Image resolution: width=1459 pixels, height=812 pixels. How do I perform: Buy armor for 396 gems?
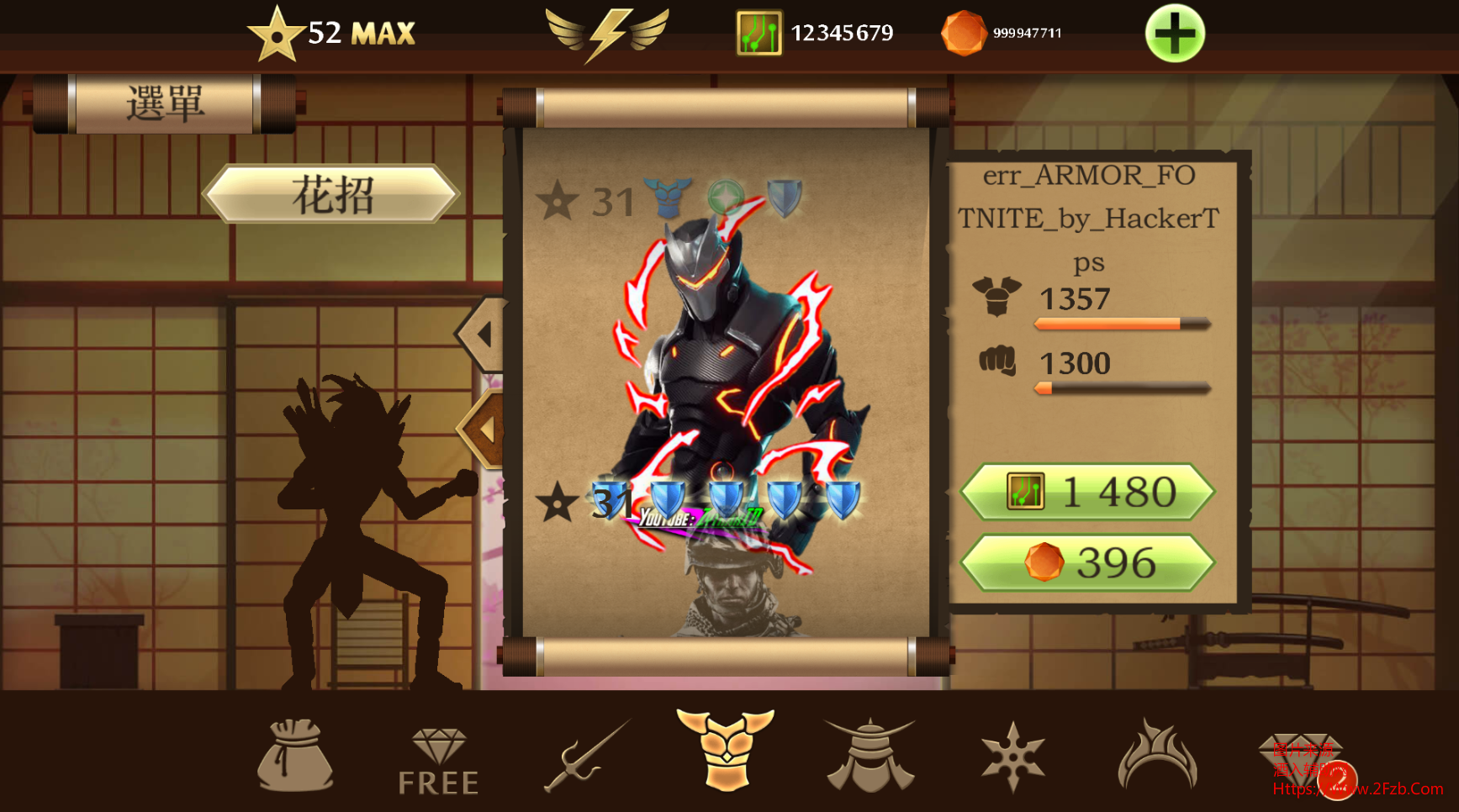(x=1087, y=562)
